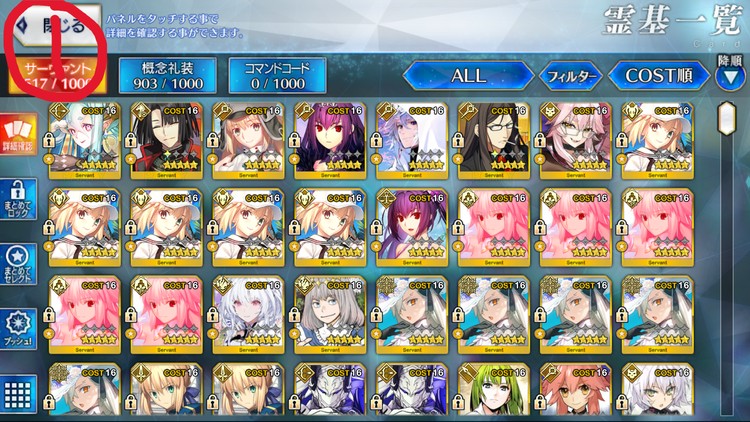Close the servant list with 閉じる
750x422 pixels.
[55, 25]
